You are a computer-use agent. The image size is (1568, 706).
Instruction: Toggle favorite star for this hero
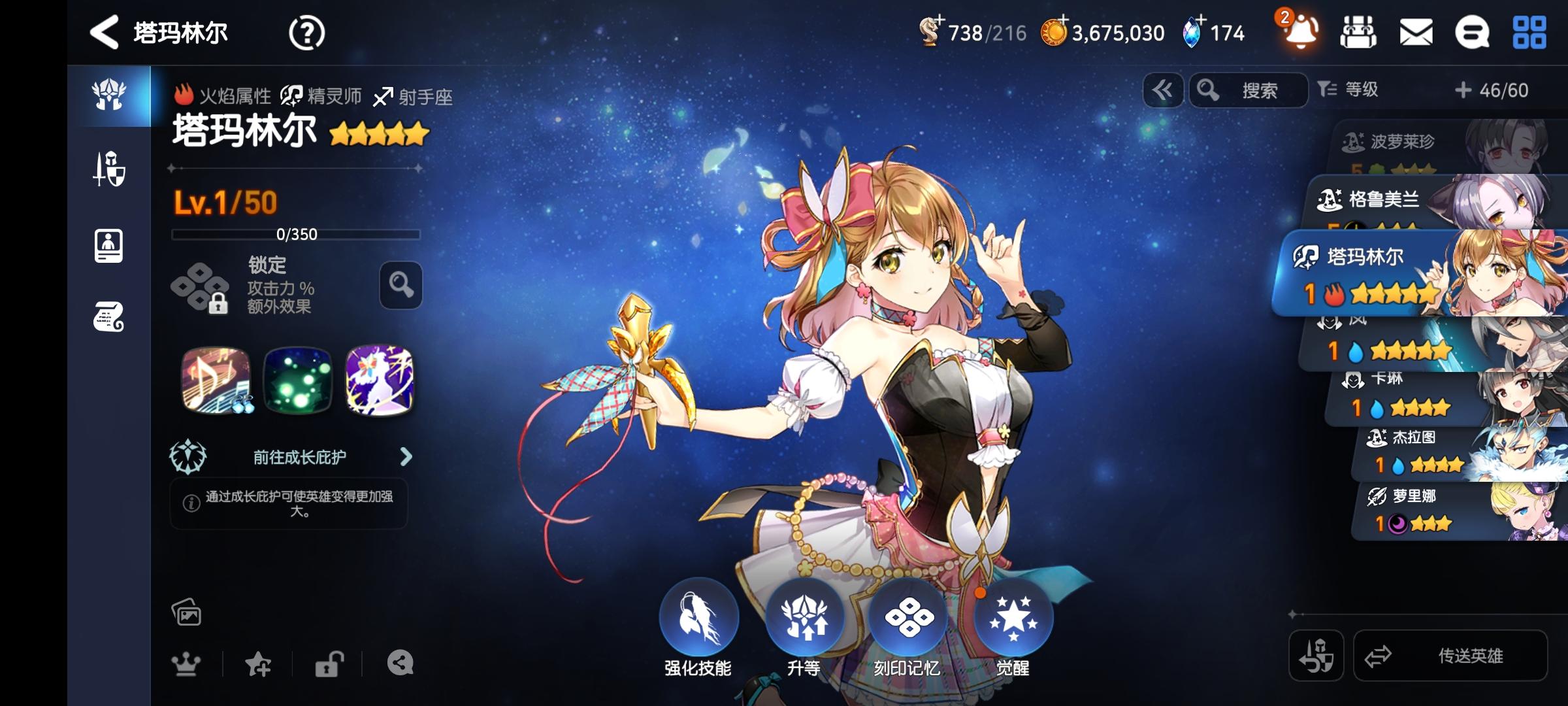[259, 662]
